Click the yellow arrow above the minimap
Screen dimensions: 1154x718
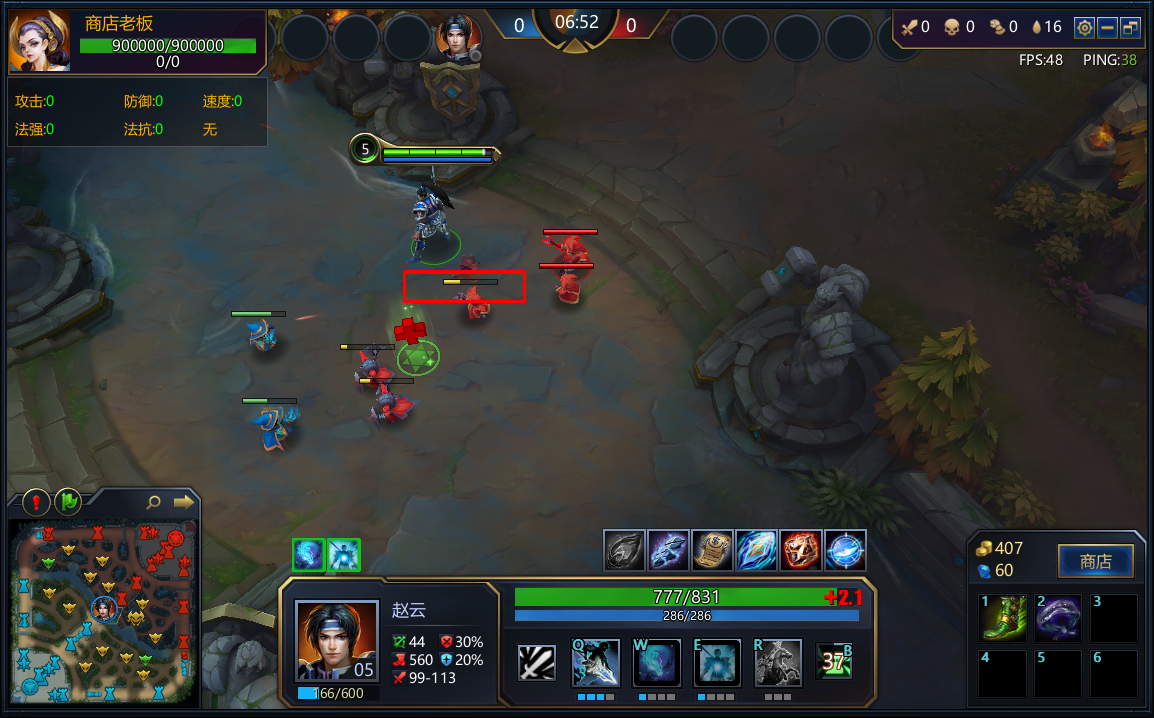pos(183,502)
